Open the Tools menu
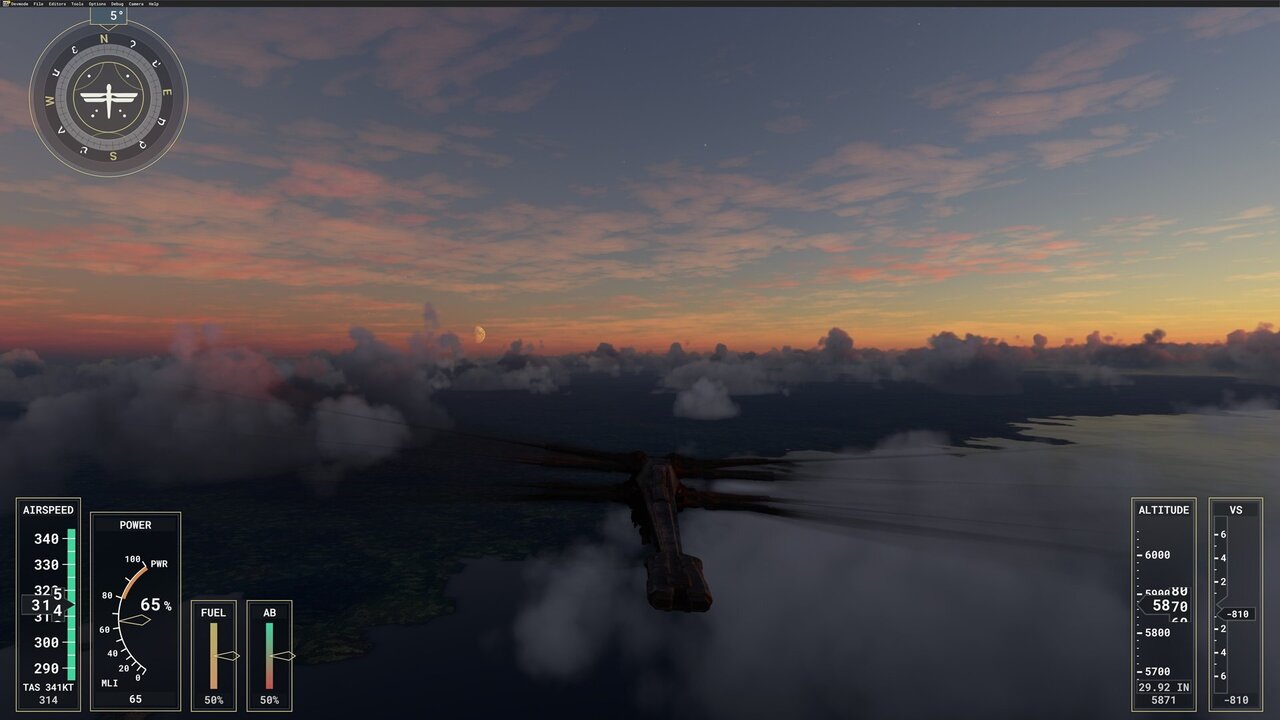Viewport: 1280px width, 720px height. pos(77,4)
